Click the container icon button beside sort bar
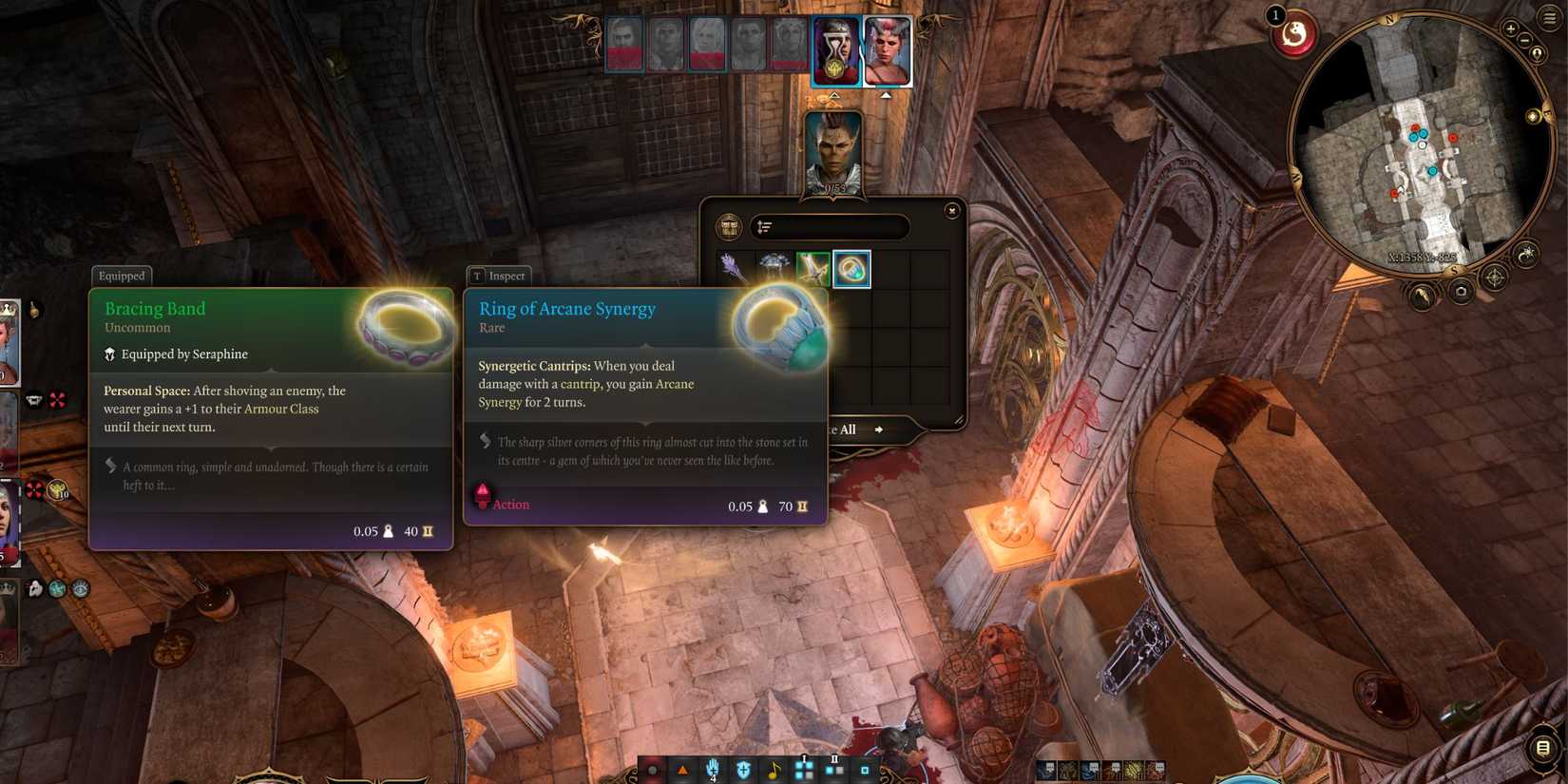 tap(729, 227)
